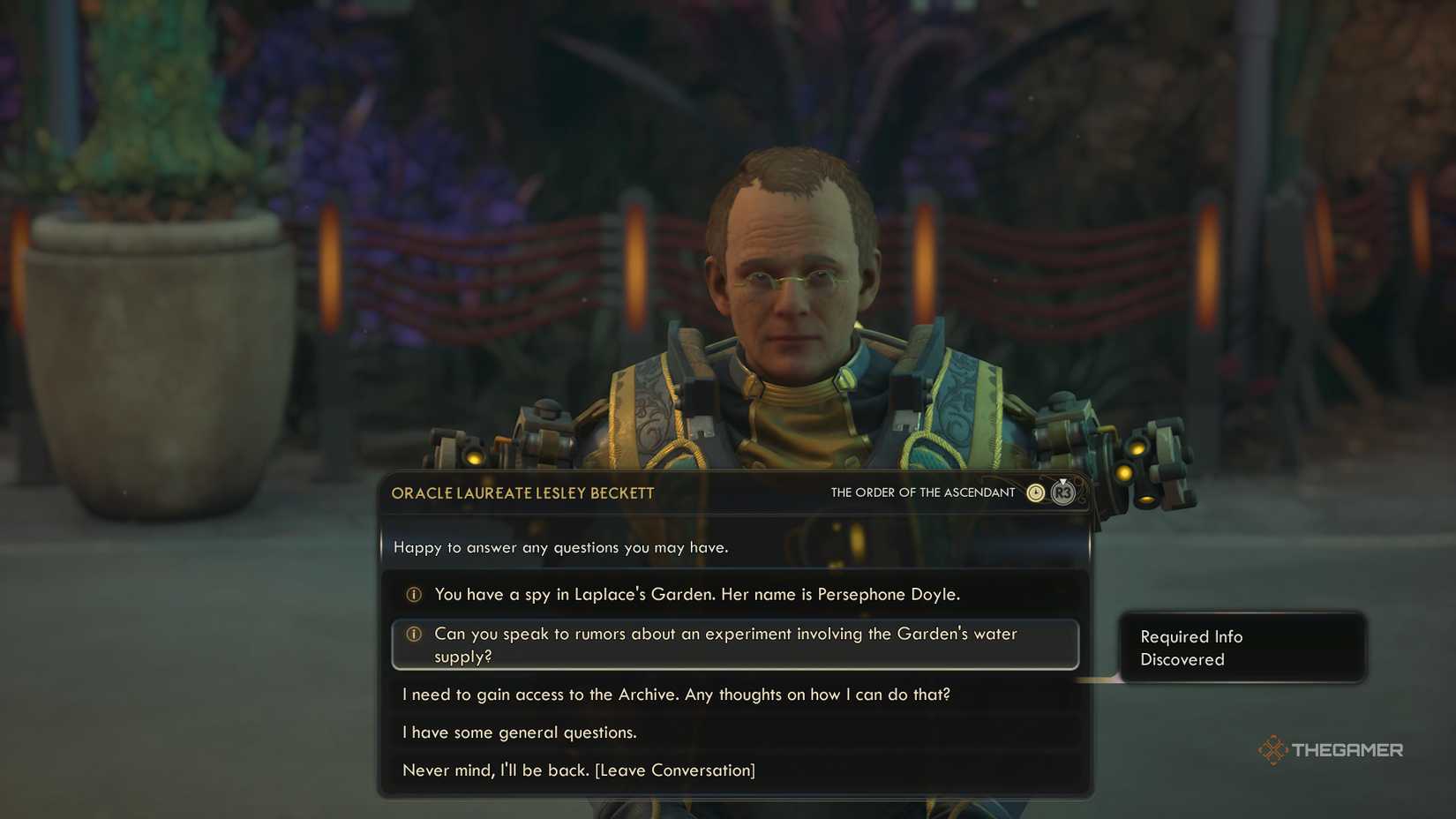Select "You have a spy in Laplace's Garden" option
Image resolution: width=1456 pixels, height=819 pixels.
(697, 594)
